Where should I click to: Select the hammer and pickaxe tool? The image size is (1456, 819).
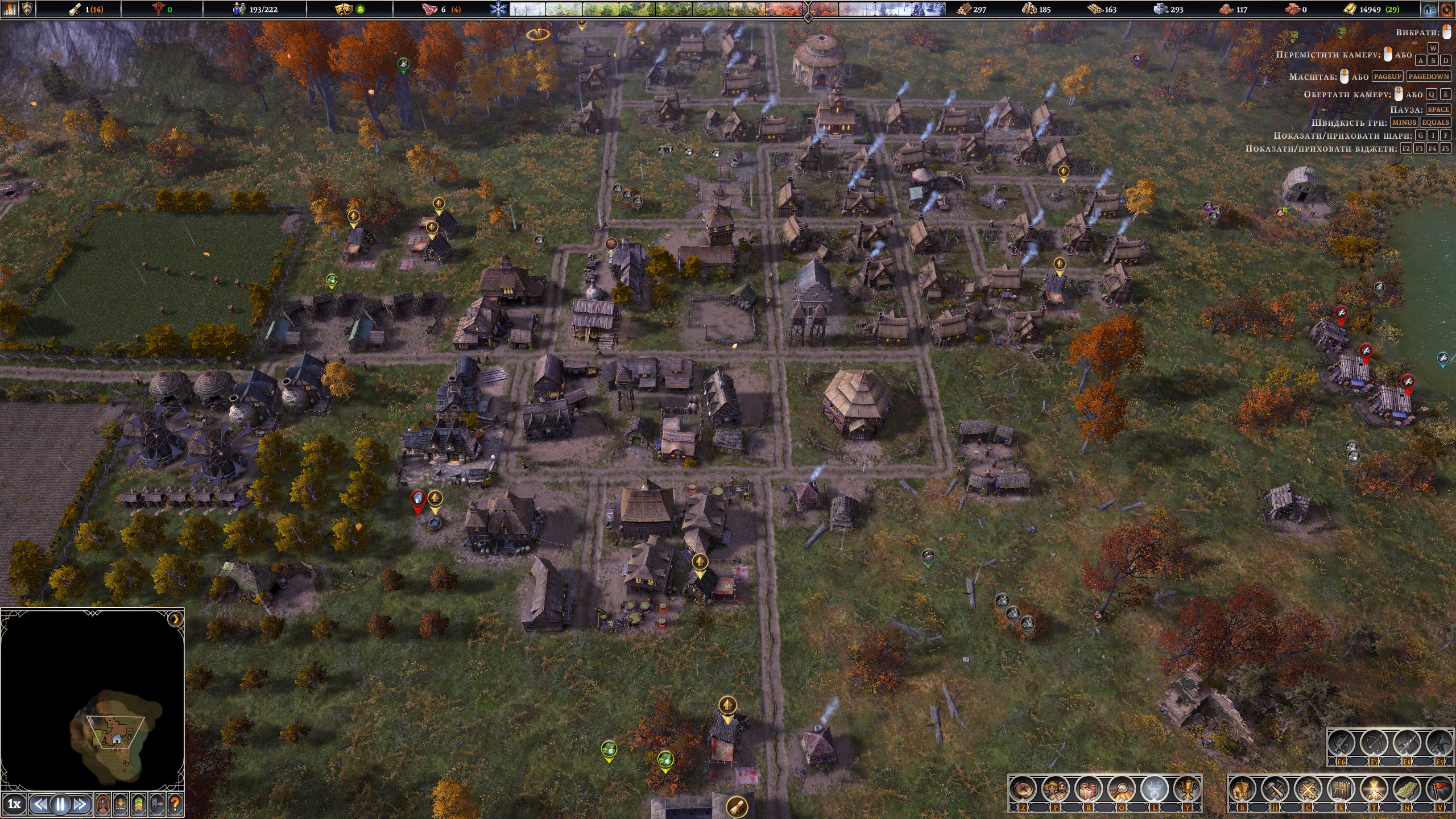[1275, 789]
